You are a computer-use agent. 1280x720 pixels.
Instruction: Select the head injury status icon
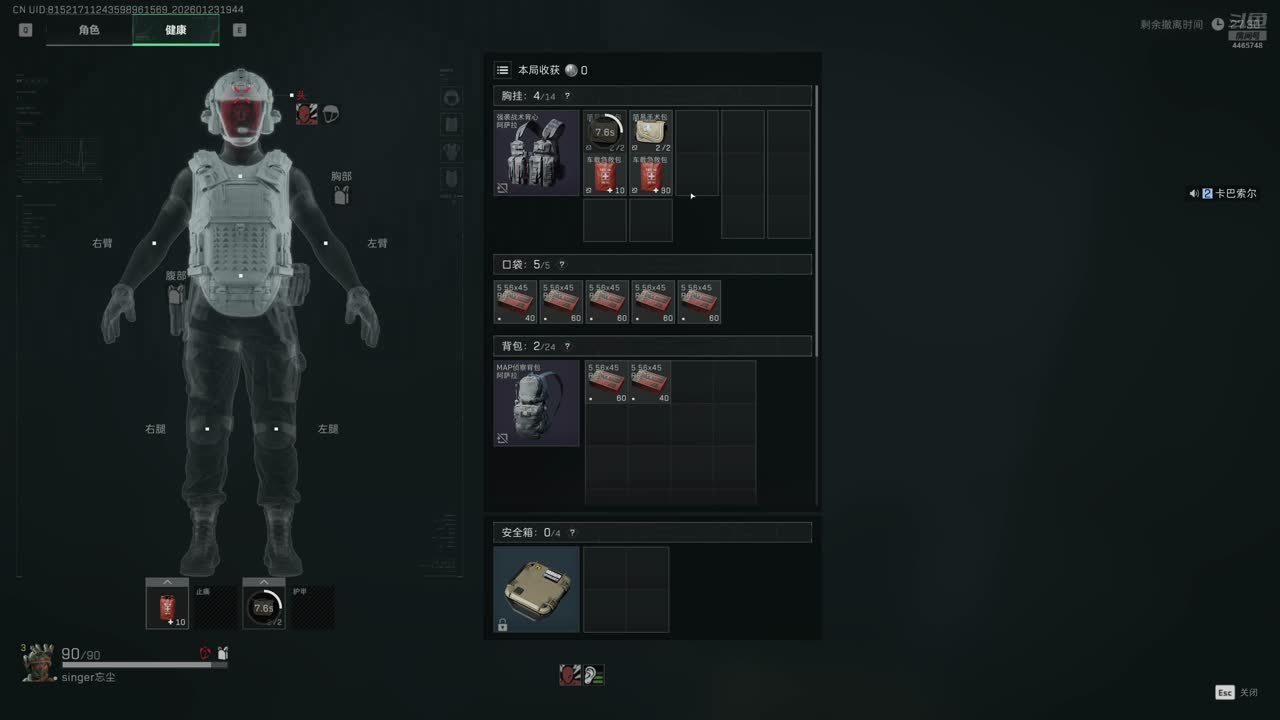[x=306, y=114]
